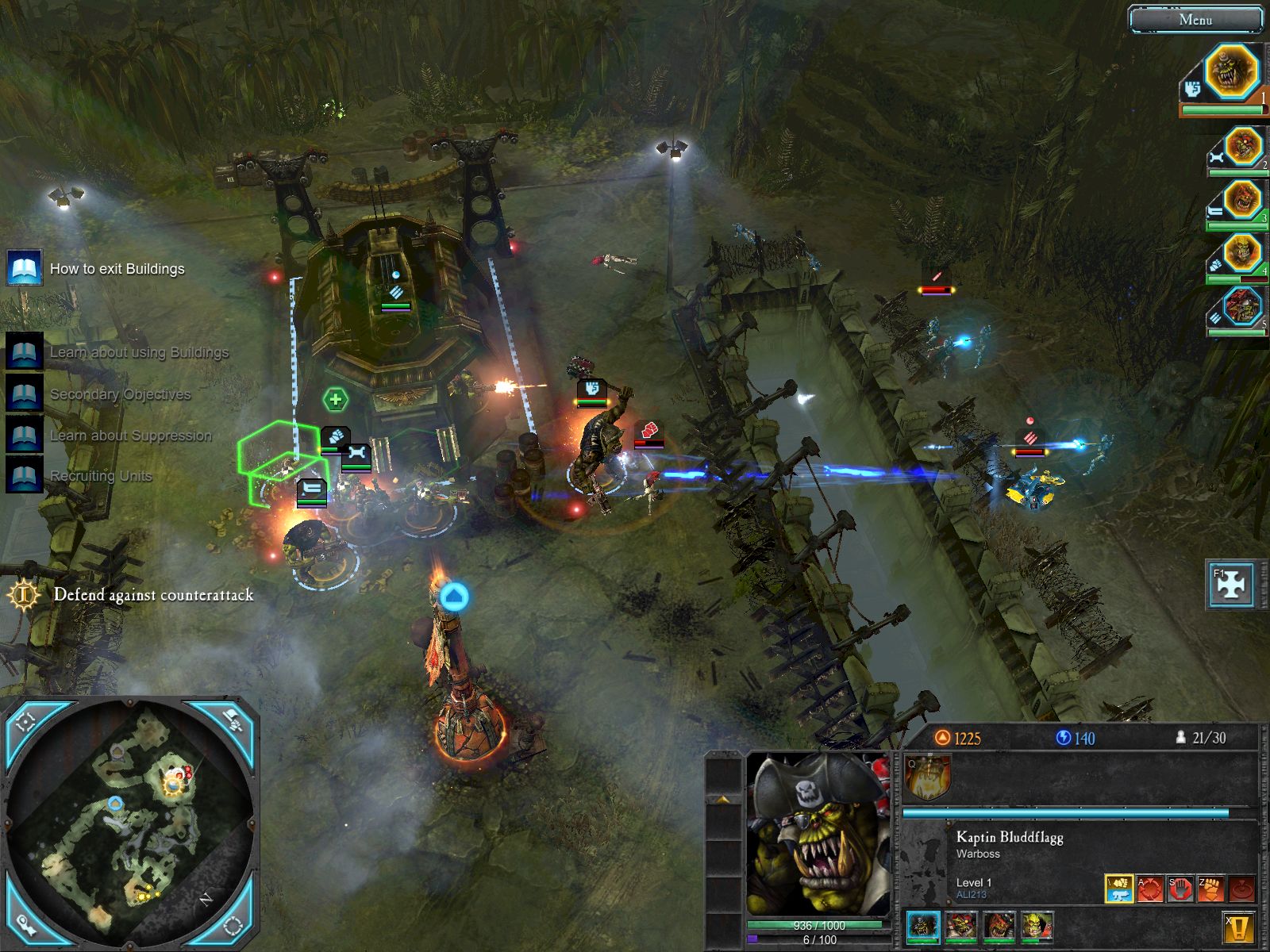The height and width of the screenshot is (952, 1270).
Task: Open the 'How to exit Buildings' tutorial
Action: tap(25, 269)
